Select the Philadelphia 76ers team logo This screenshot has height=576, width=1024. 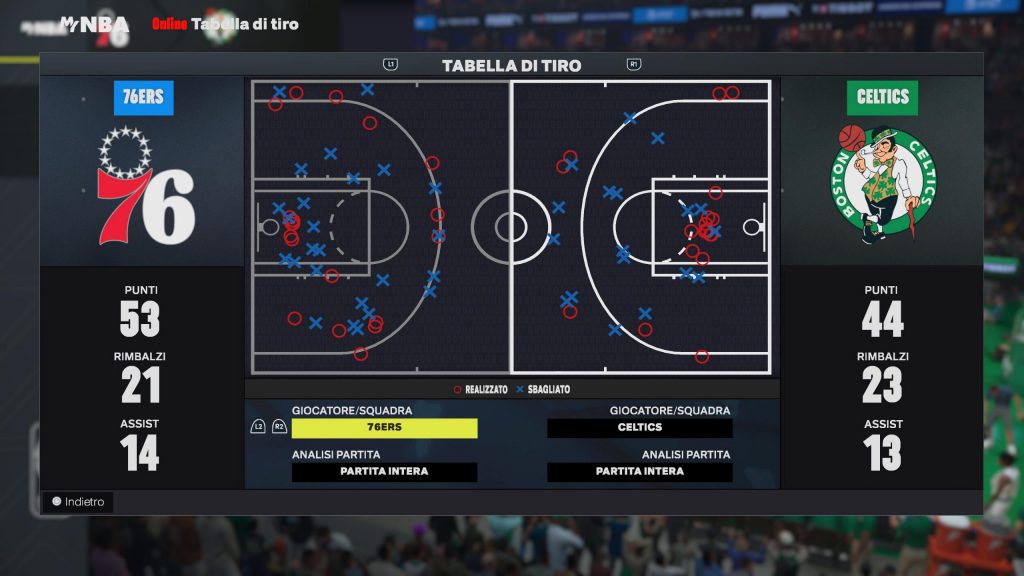pos(143,187)
